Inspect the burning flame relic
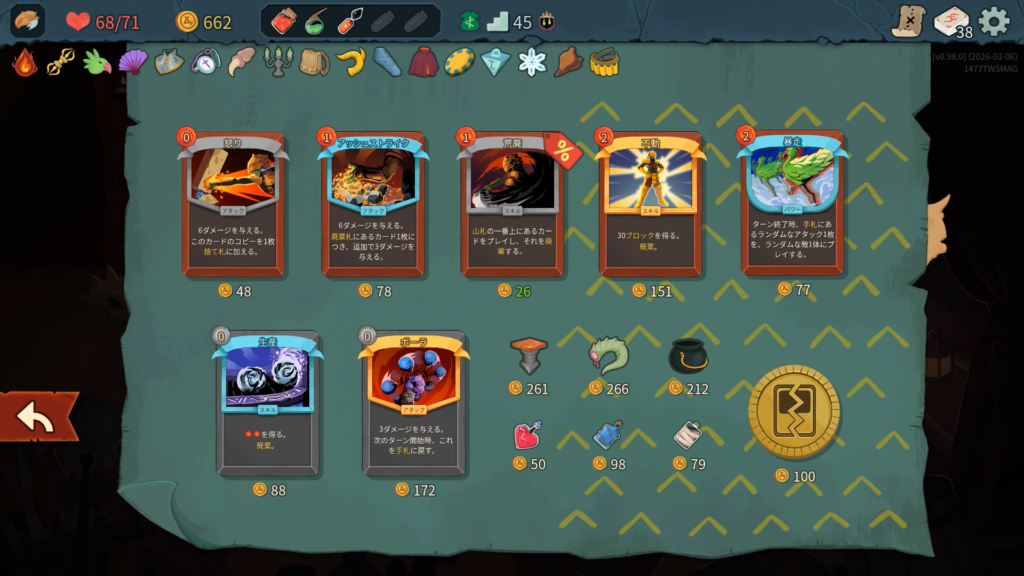Image resolution: width=1024 pixels, height=576 pixels. (x=25, y=62)
